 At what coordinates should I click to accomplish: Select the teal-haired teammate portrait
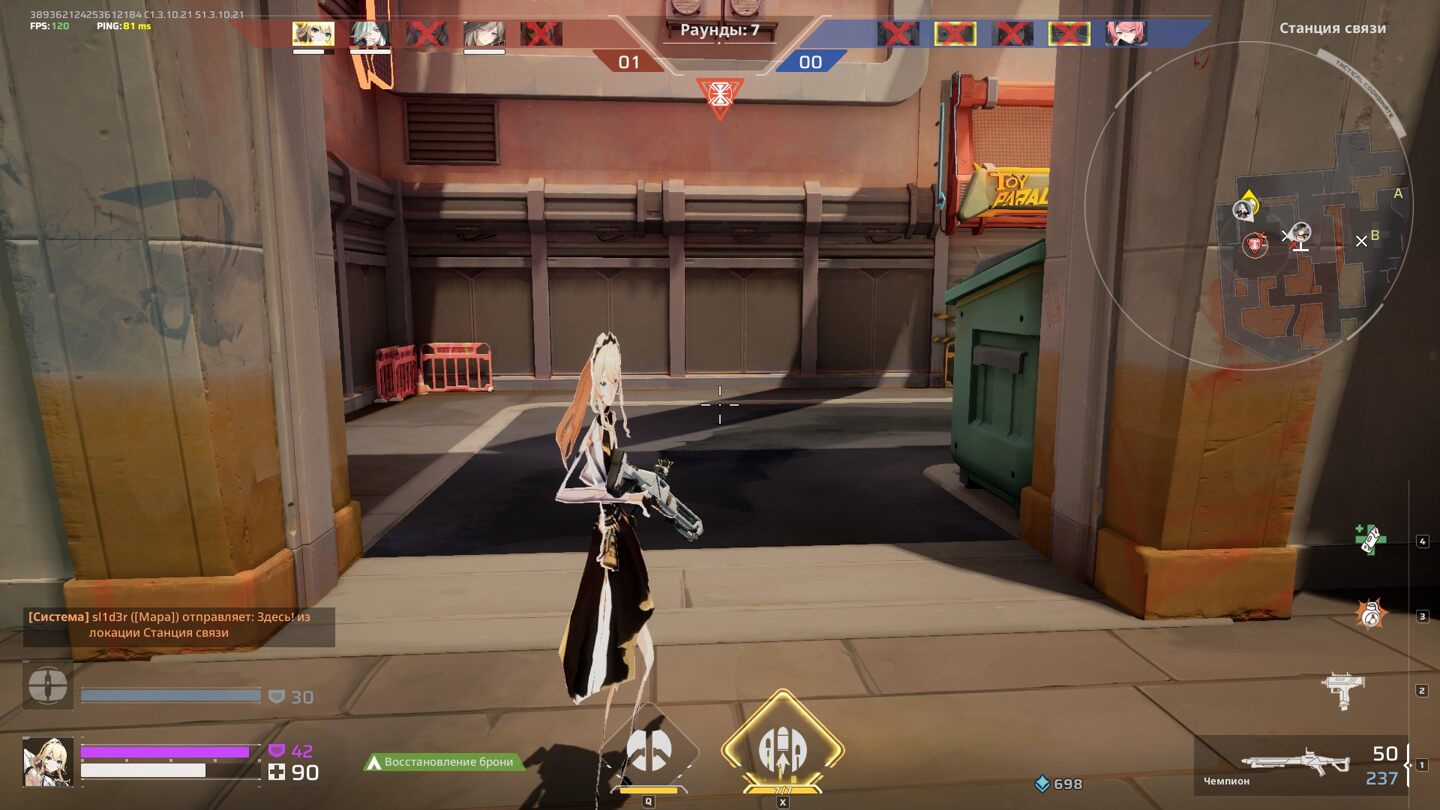point(370,34)
